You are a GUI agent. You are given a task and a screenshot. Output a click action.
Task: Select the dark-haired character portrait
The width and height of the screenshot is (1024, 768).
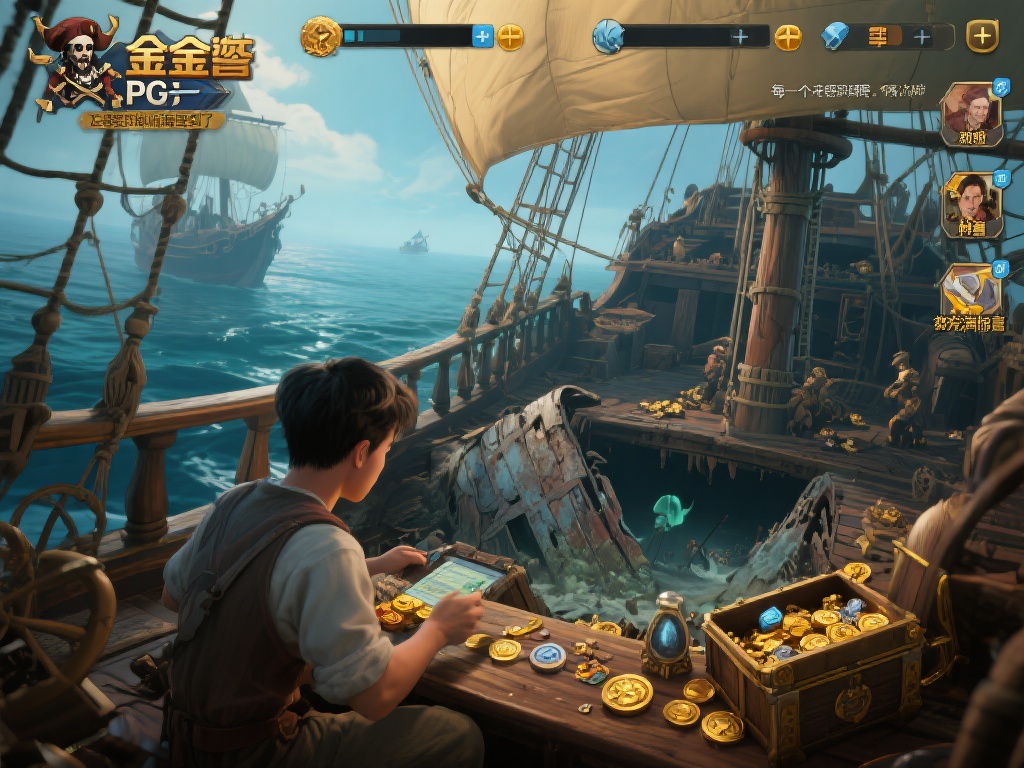pyautogui.click(x=971, y=203)
